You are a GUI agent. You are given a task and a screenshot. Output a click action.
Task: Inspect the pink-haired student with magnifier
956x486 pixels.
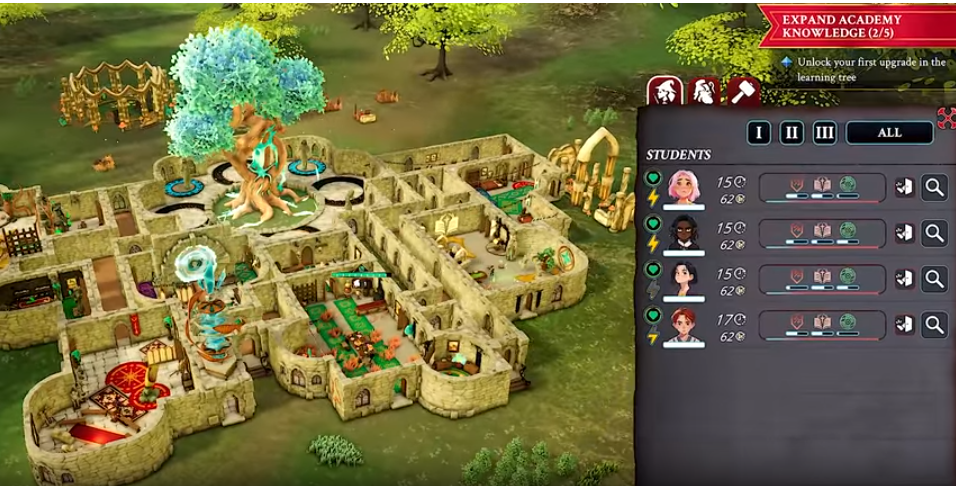point(934,187)
